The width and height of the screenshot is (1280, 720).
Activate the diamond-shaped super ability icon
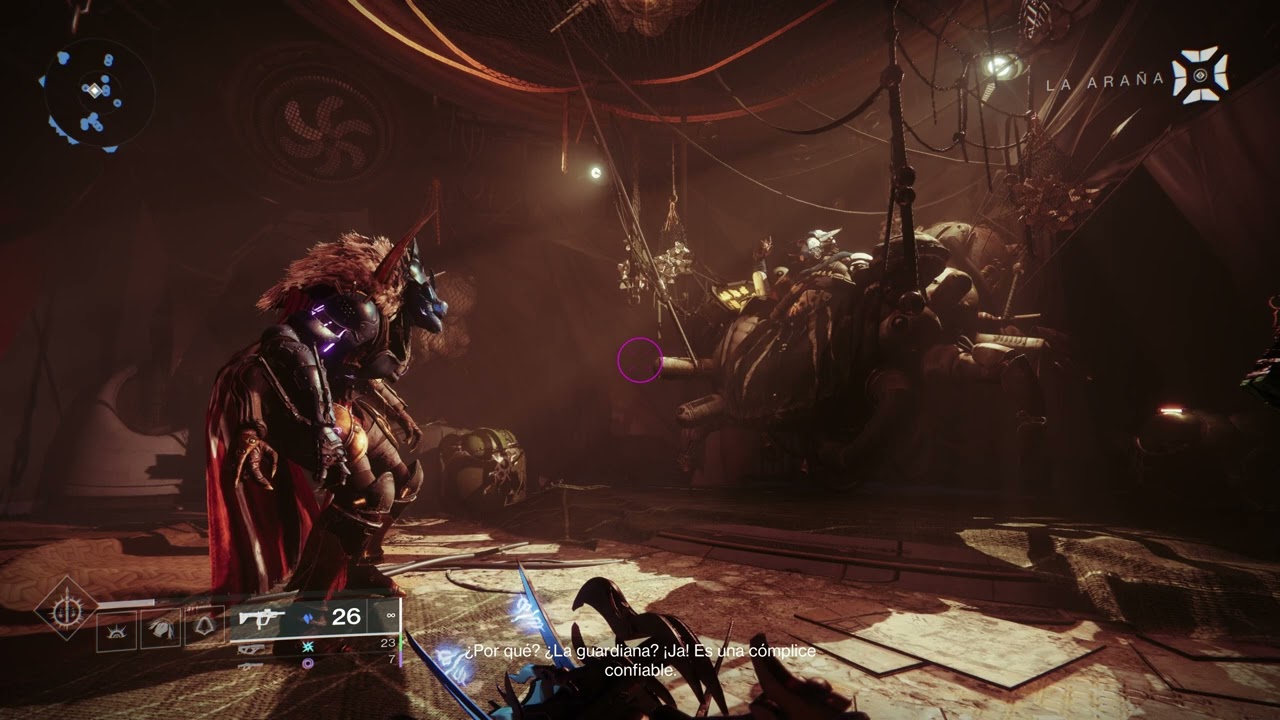(67, 608)
